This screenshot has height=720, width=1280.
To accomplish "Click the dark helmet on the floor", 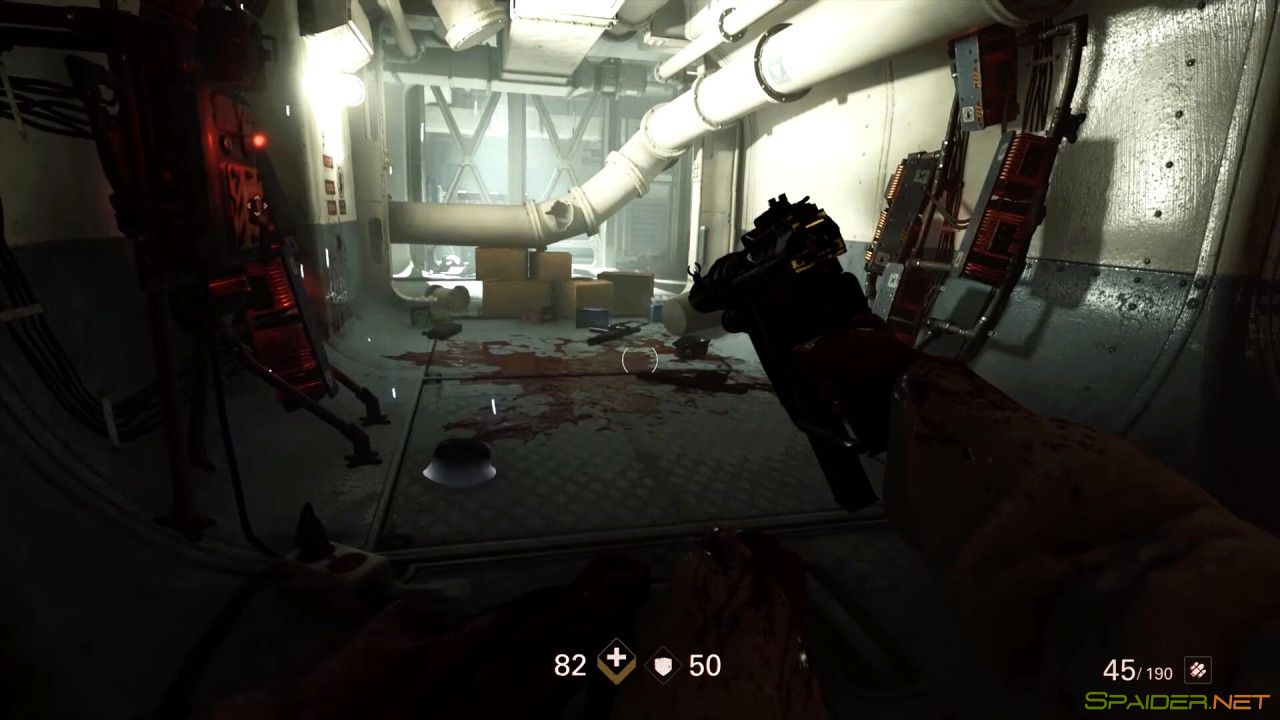I will pos(460,462).
